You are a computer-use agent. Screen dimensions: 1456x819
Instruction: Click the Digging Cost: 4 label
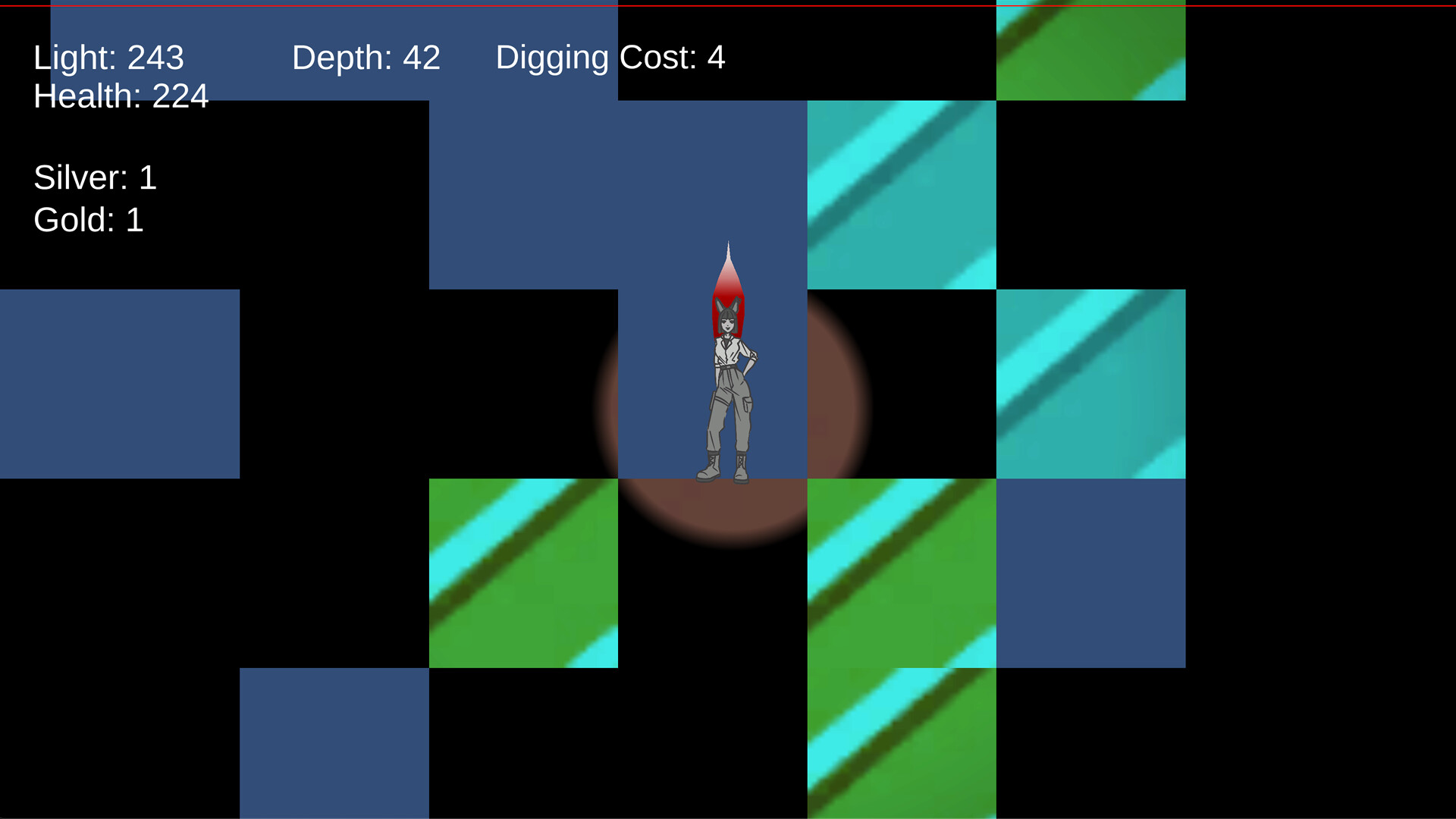coord(609,57)
